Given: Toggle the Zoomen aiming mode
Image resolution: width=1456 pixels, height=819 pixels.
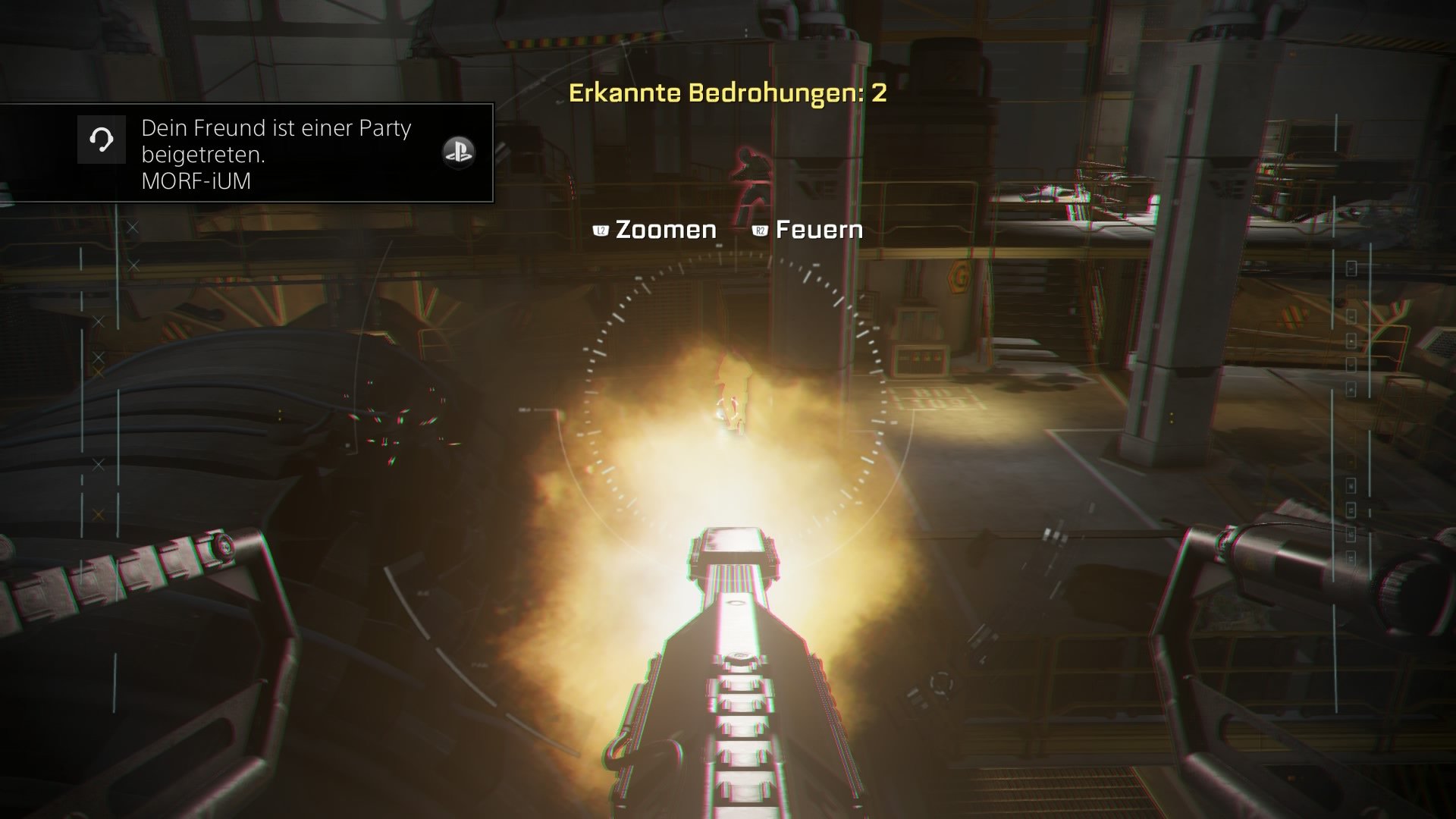Looking at the screenshot, I should 666,229.
